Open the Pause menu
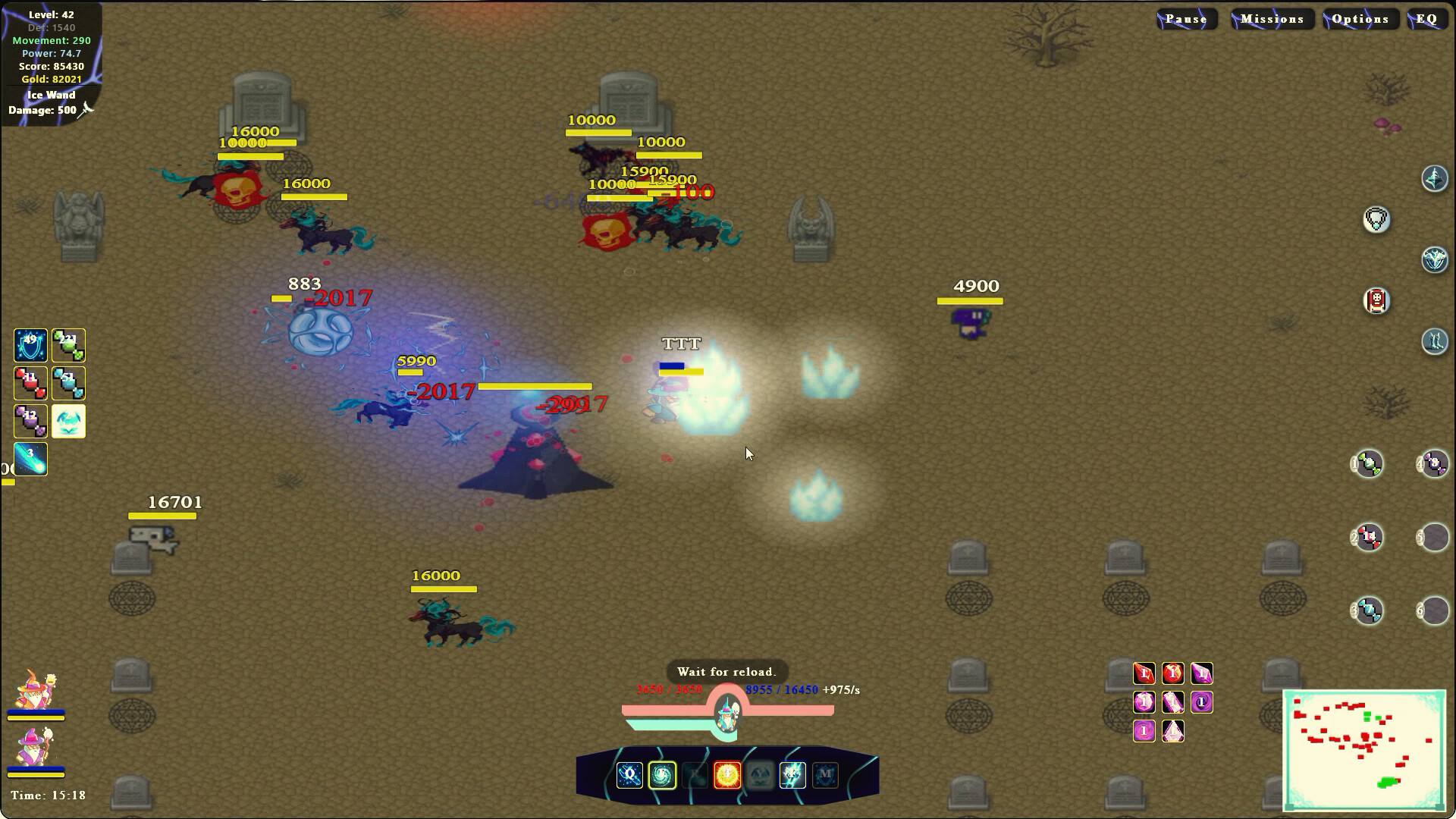1456x819 pixels. [1186, 18]
